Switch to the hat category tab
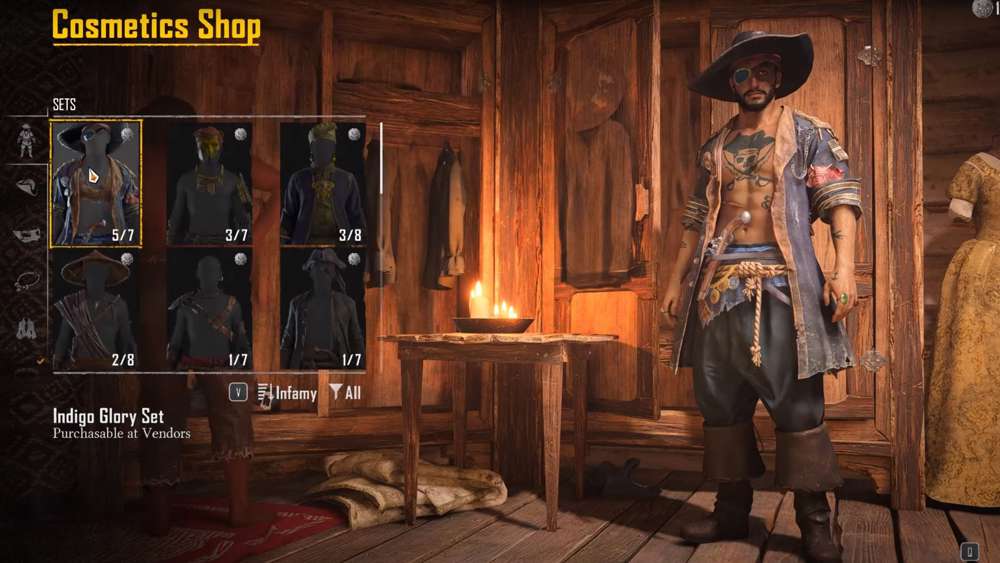The height and width of the screenshot is (563, 1000). click(28, 186)
